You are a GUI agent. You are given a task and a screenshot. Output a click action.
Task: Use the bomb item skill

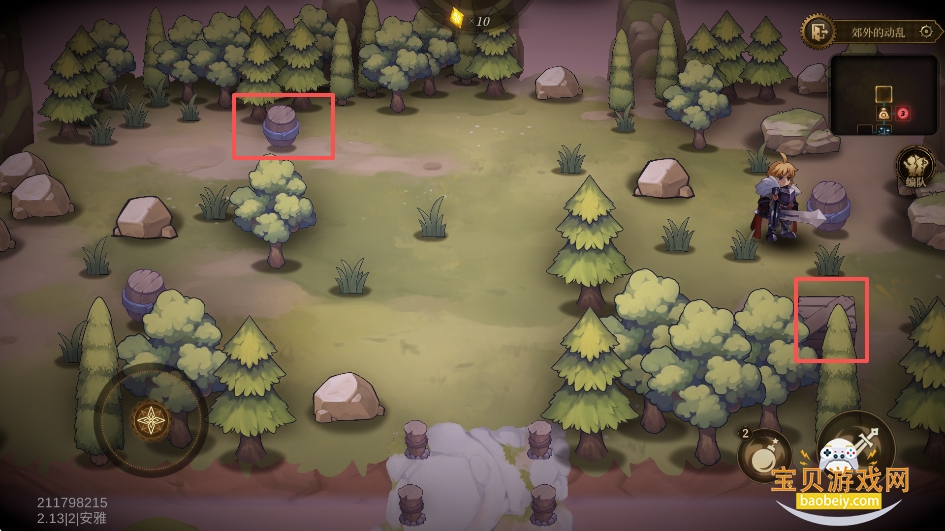pos(764,455)
